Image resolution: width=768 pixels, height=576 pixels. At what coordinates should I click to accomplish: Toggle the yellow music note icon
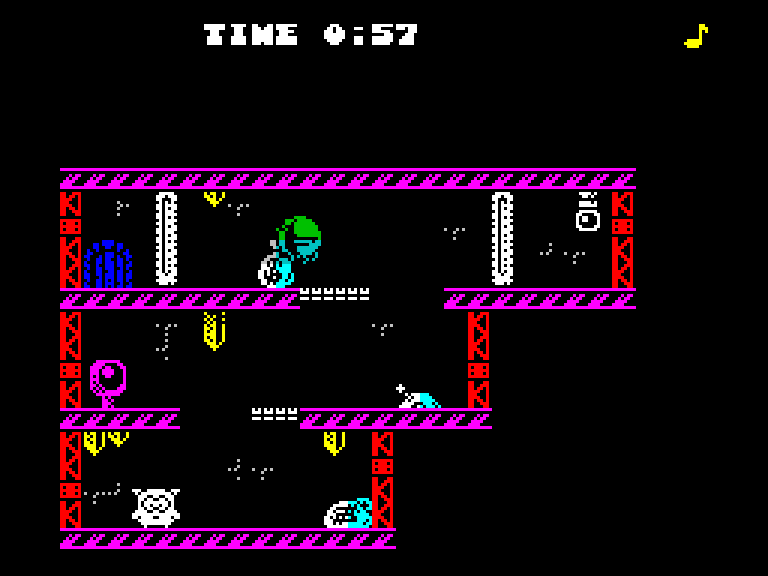696,36
